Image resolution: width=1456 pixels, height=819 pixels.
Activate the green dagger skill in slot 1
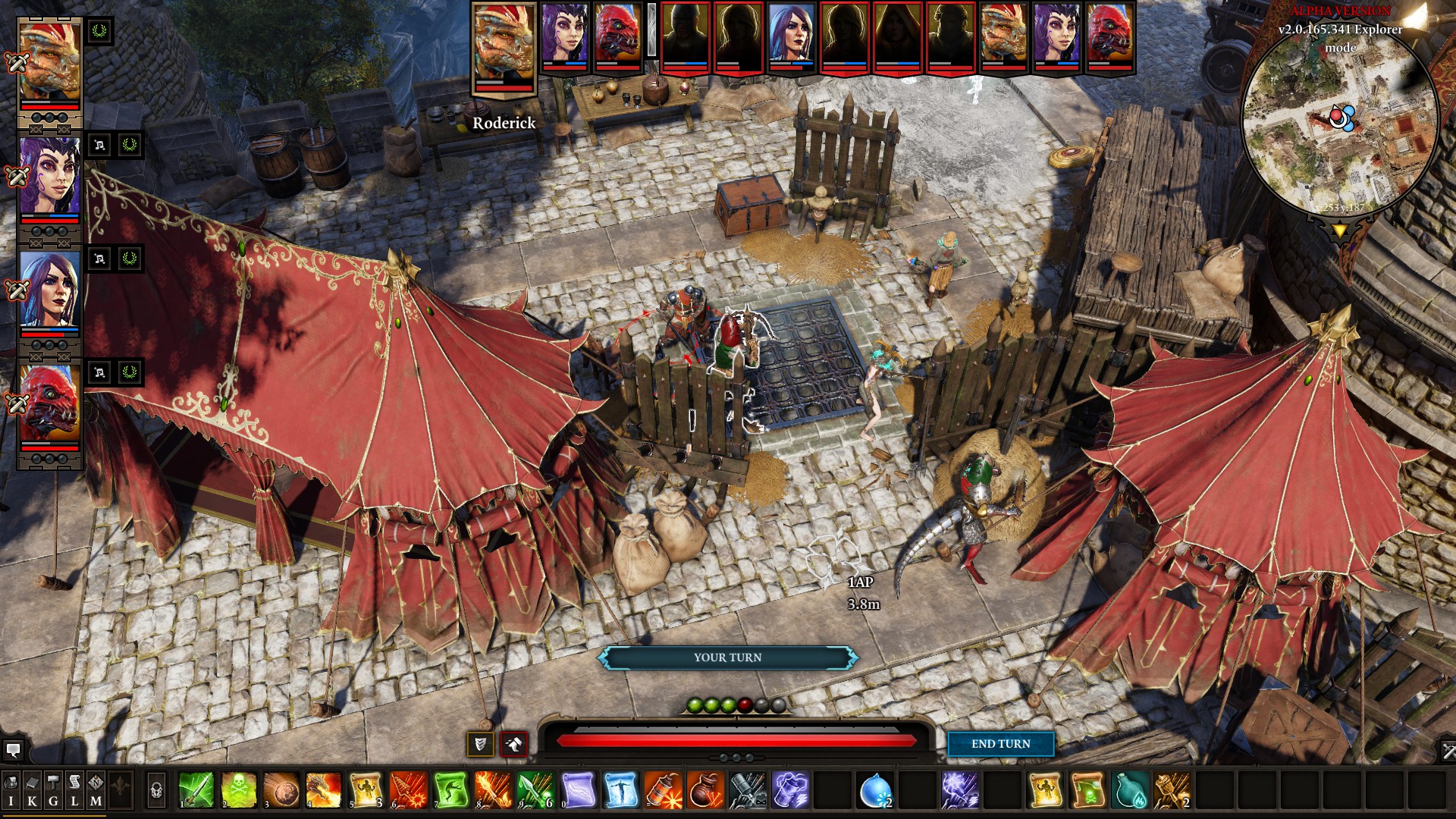pos(196,790)
